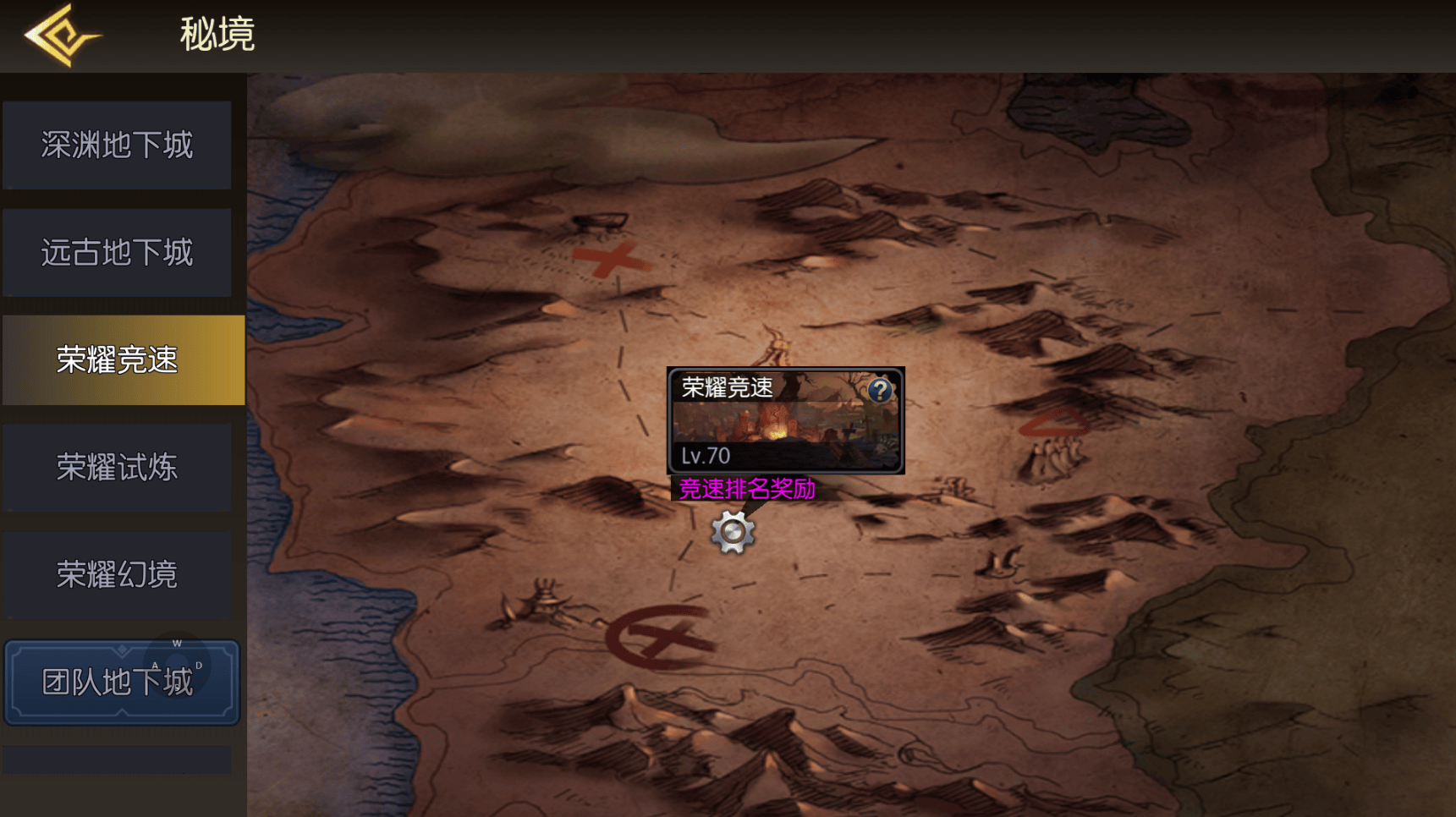Choose the highlighted 荣耀竞速 tab
This screenshot has width=1456, height=817.
pyautogui.click(x=123, y=360)
